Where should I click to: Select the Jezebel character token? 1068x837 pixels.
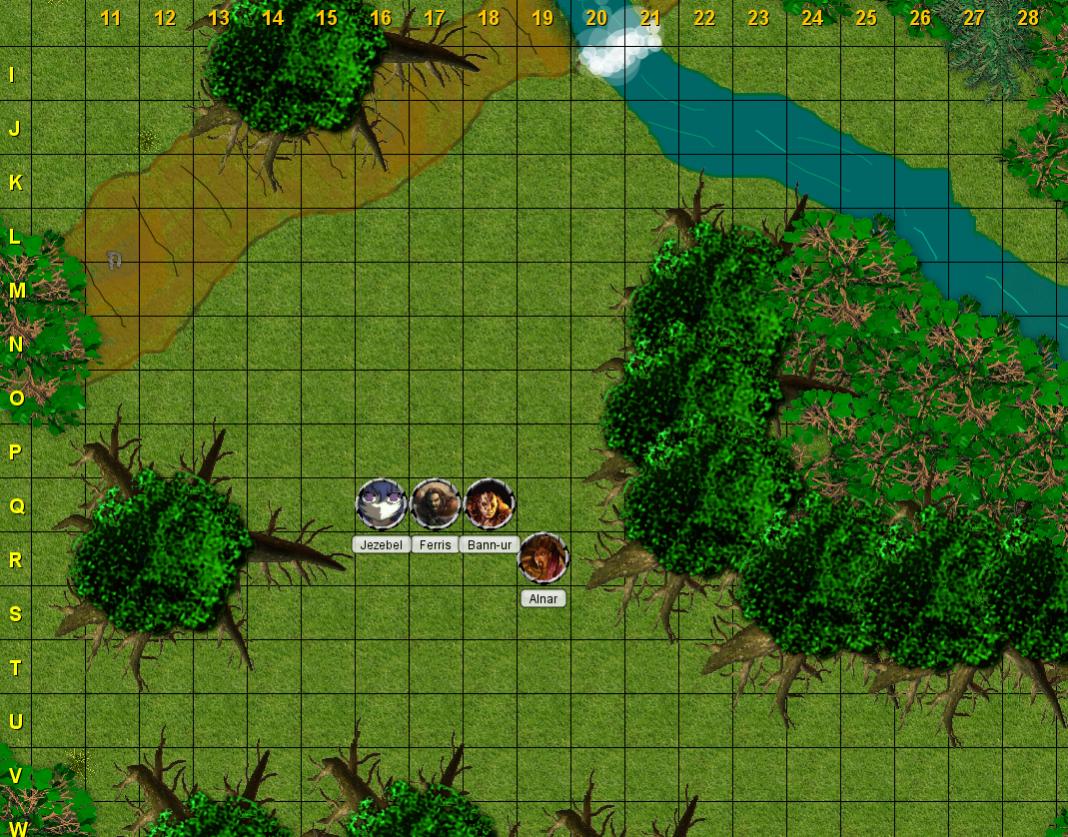[x=381, y=504]
